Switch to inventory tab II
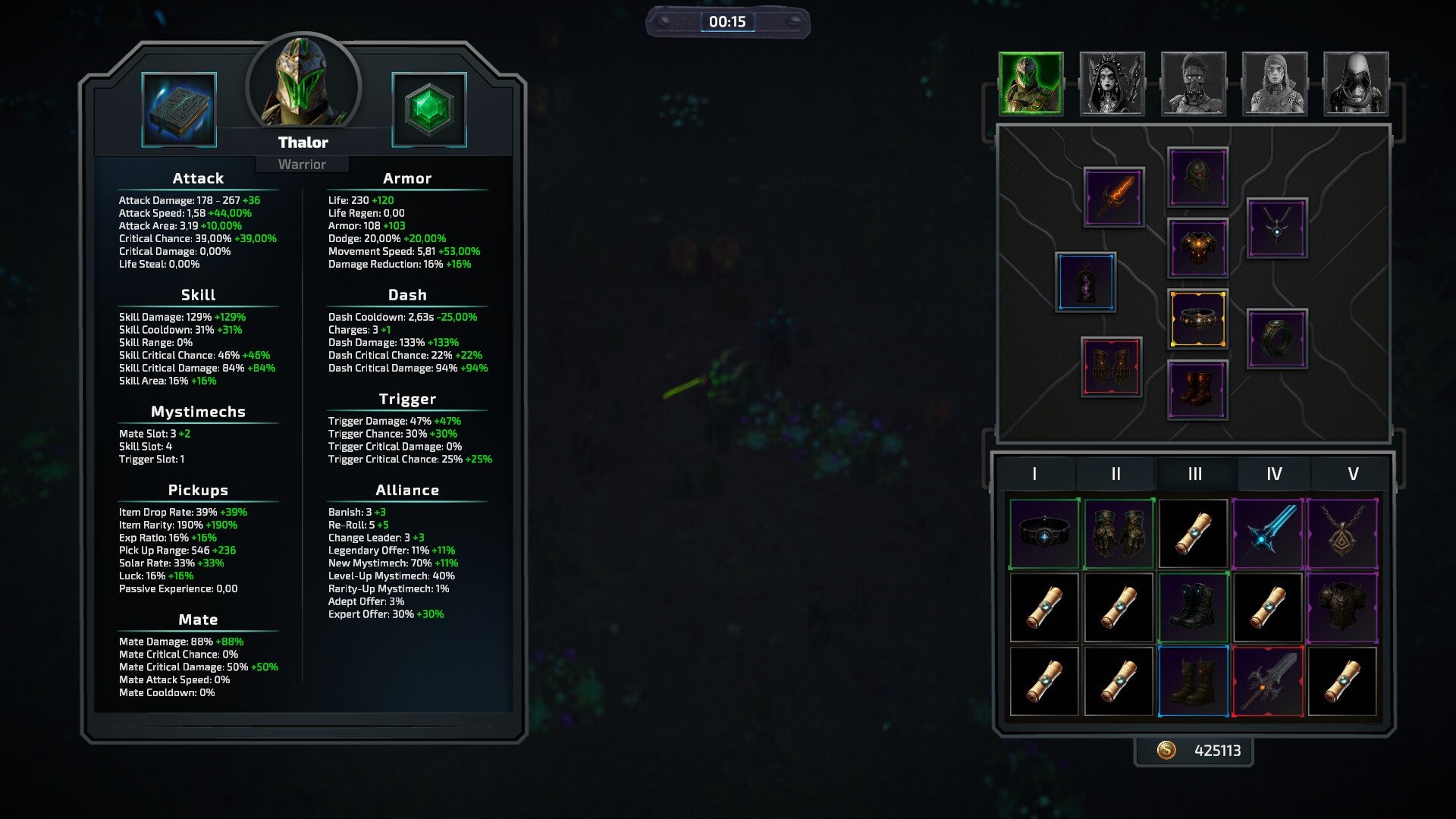 (x=1116, y=474)
